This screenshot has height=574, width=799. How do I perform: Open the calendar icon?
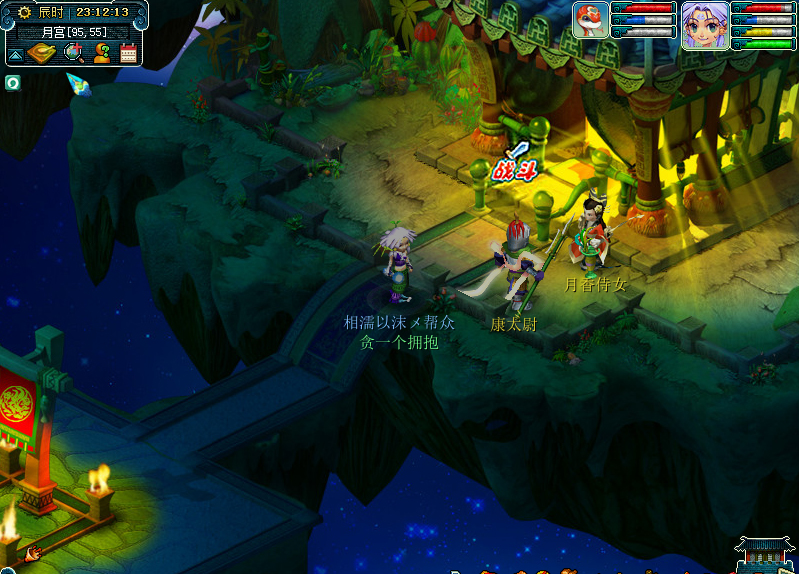pos(128,54)
